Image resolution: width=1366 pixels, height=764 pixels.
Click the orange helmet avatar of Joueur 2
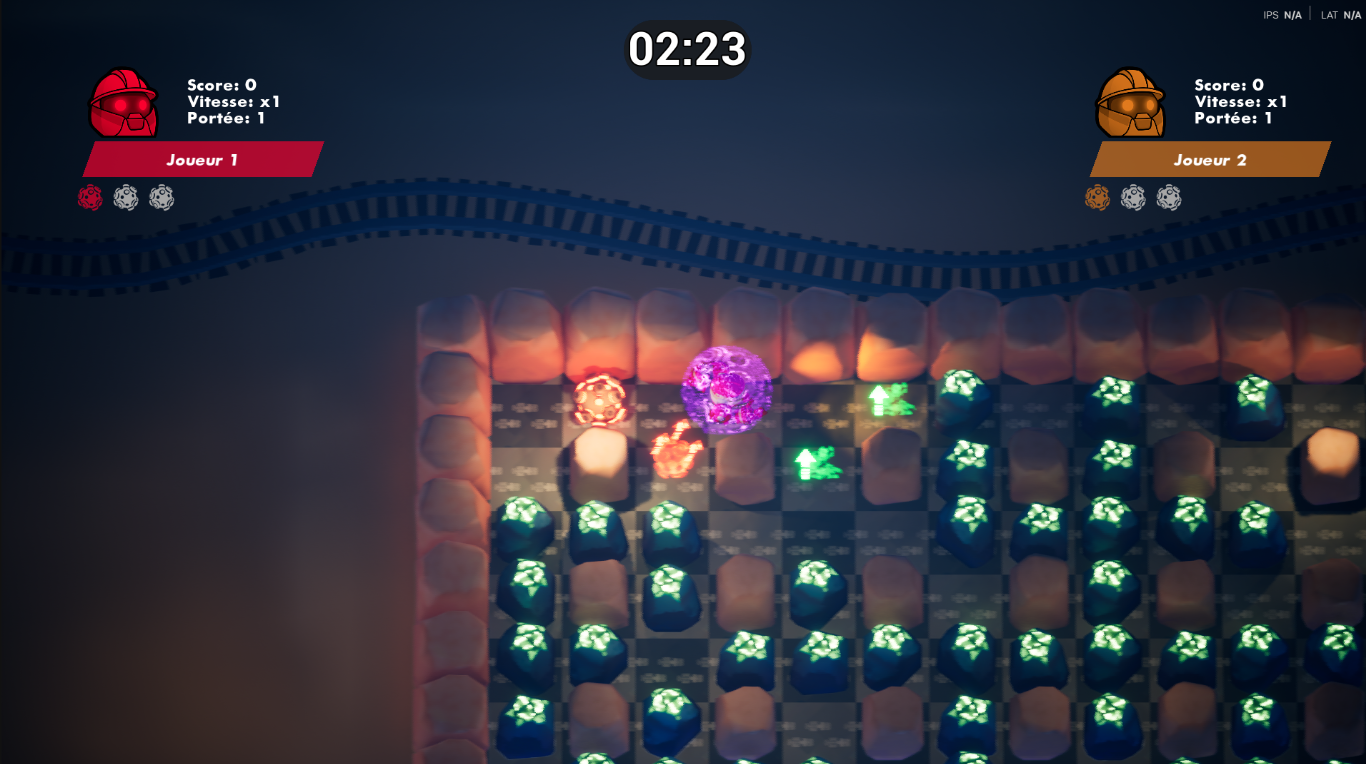tap(1131, 103)
